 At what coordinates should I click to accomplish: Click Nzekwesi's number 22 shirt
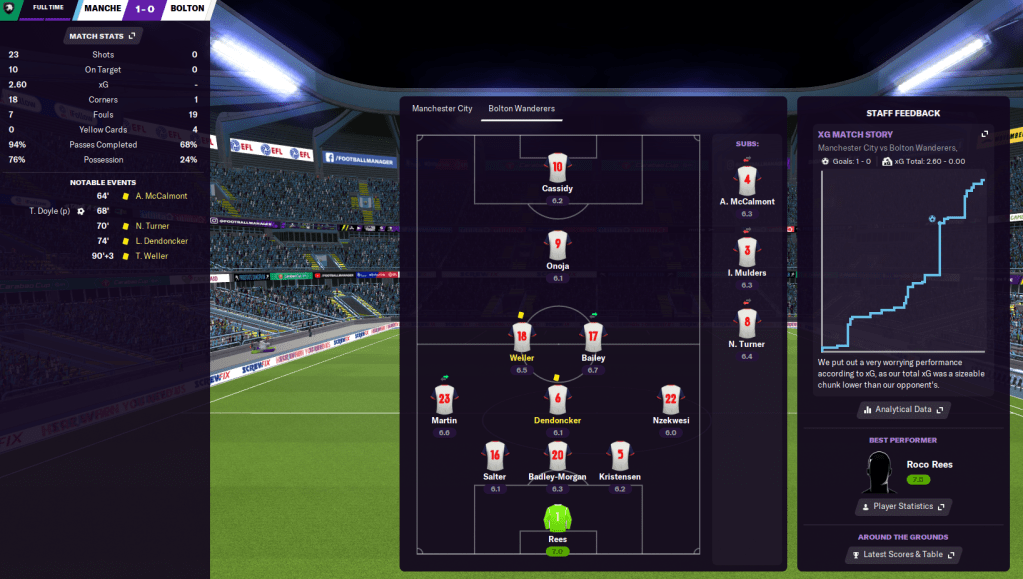670,400
